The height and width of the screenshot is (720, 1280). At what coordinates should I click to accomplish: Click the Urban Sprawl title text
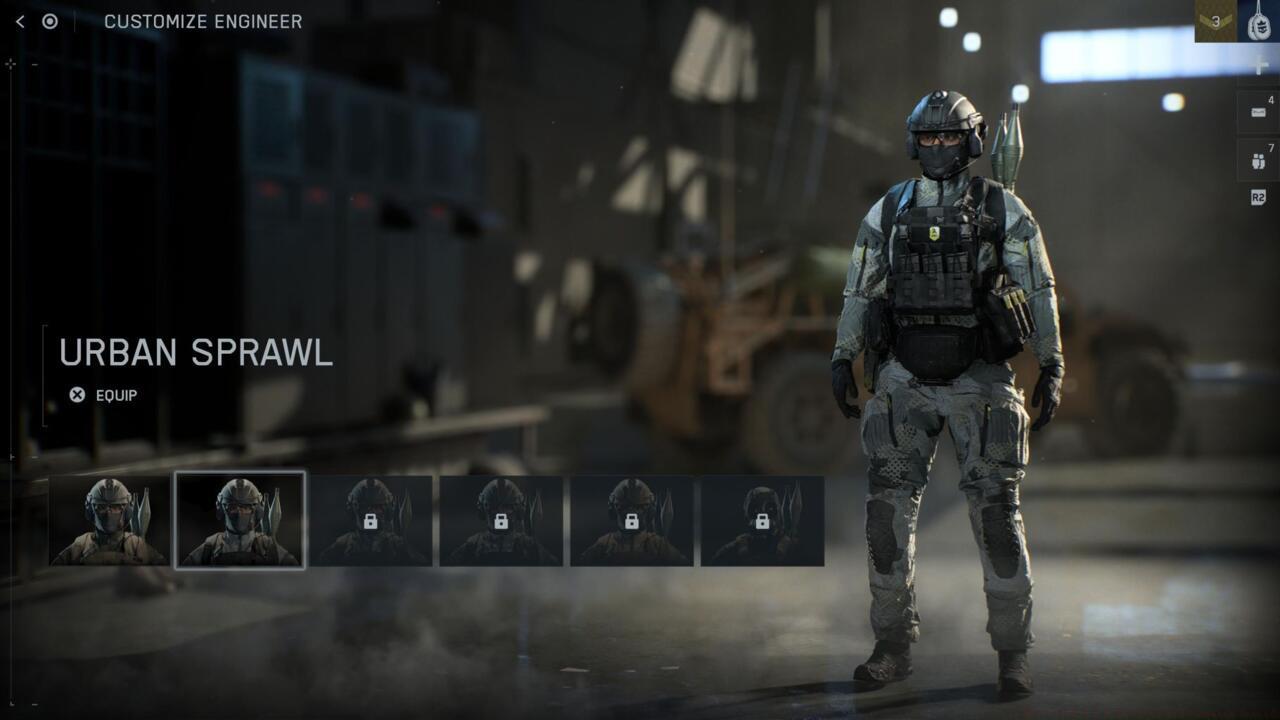coord(196,352)
